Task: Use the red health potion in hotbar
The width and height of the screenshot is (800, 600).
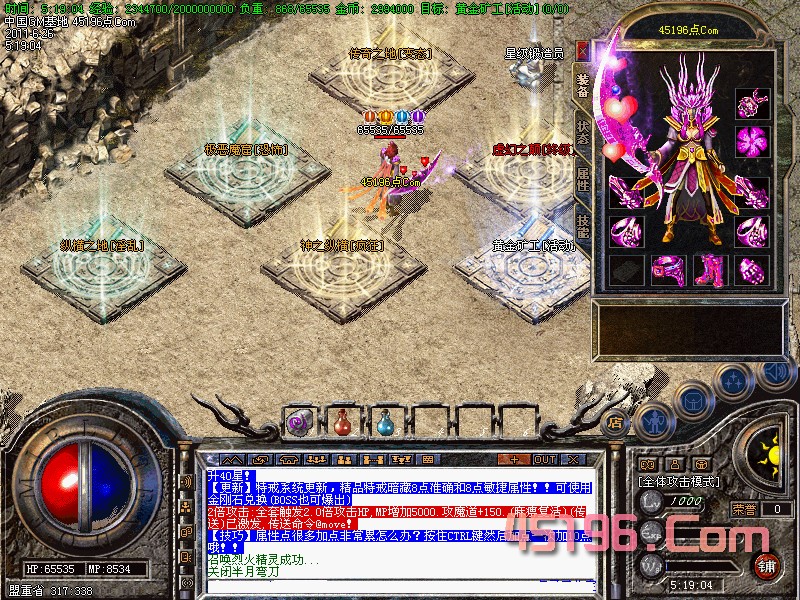Action: (x=342, y=423)
